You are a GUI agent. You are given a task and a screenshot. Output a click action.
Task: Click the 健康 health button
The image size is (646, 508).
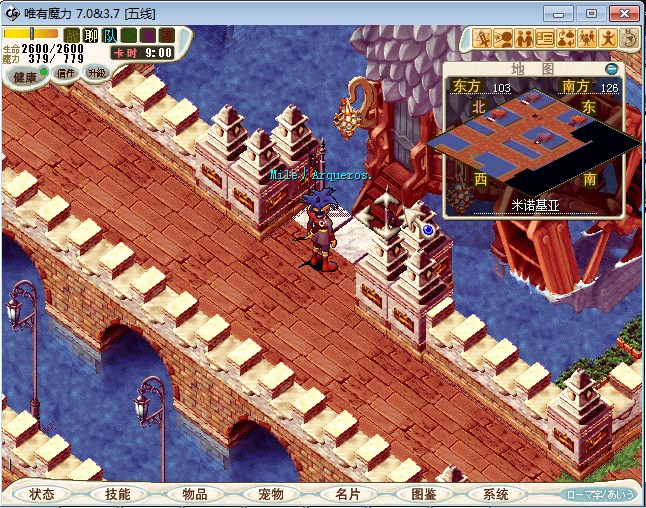tap(26, 77)
